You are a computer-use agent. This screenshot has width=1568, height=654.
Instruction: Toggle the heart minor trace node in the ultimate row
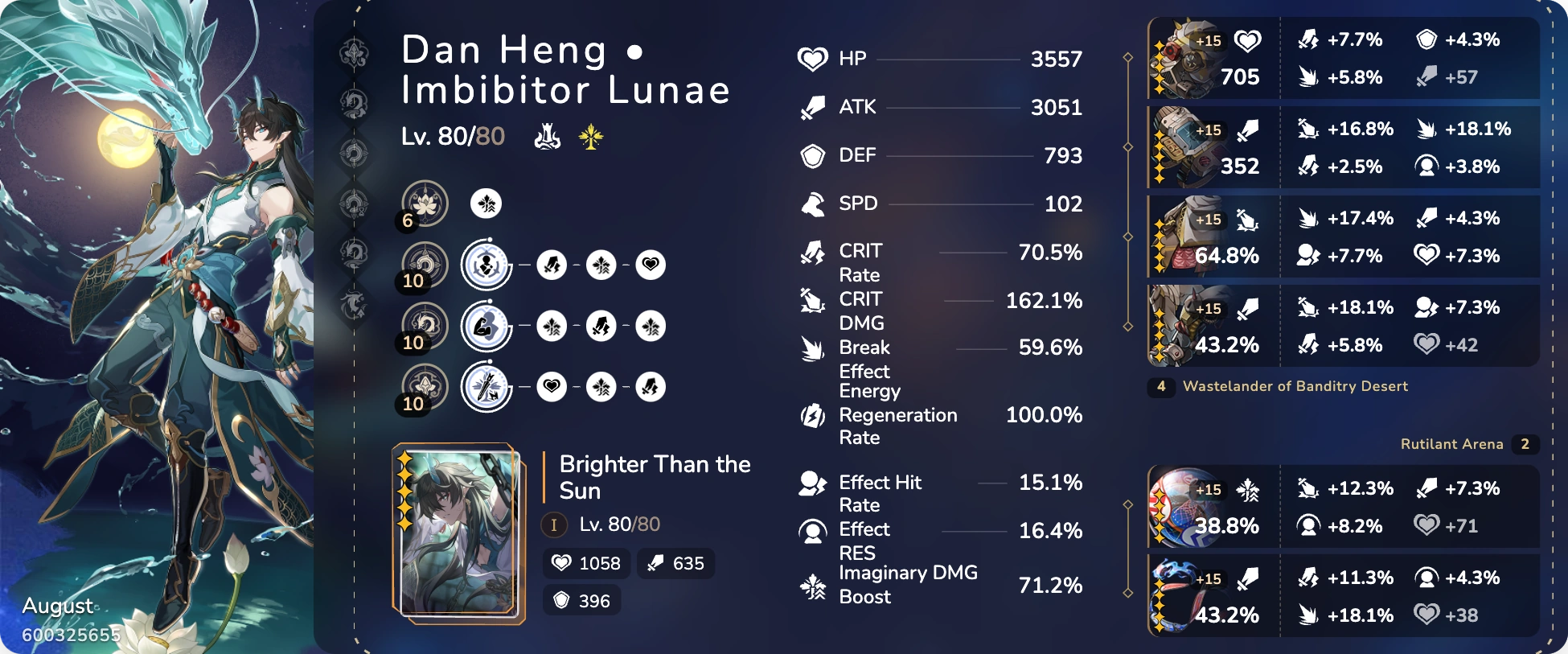point(552,387)
